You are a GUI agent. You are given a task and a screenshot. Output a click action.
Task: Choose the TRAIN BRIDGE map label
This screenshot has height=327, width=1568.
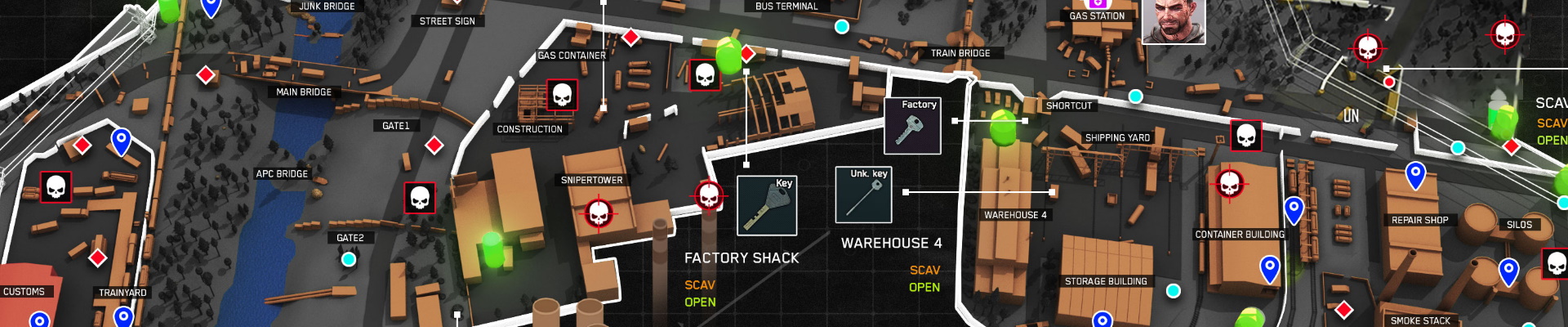tap(960, 53)
